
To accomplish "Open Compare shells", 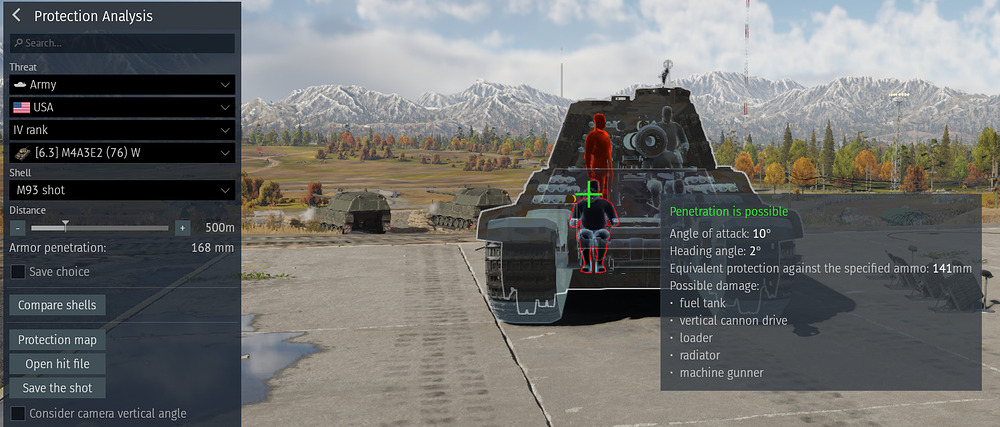I will 57,305.
